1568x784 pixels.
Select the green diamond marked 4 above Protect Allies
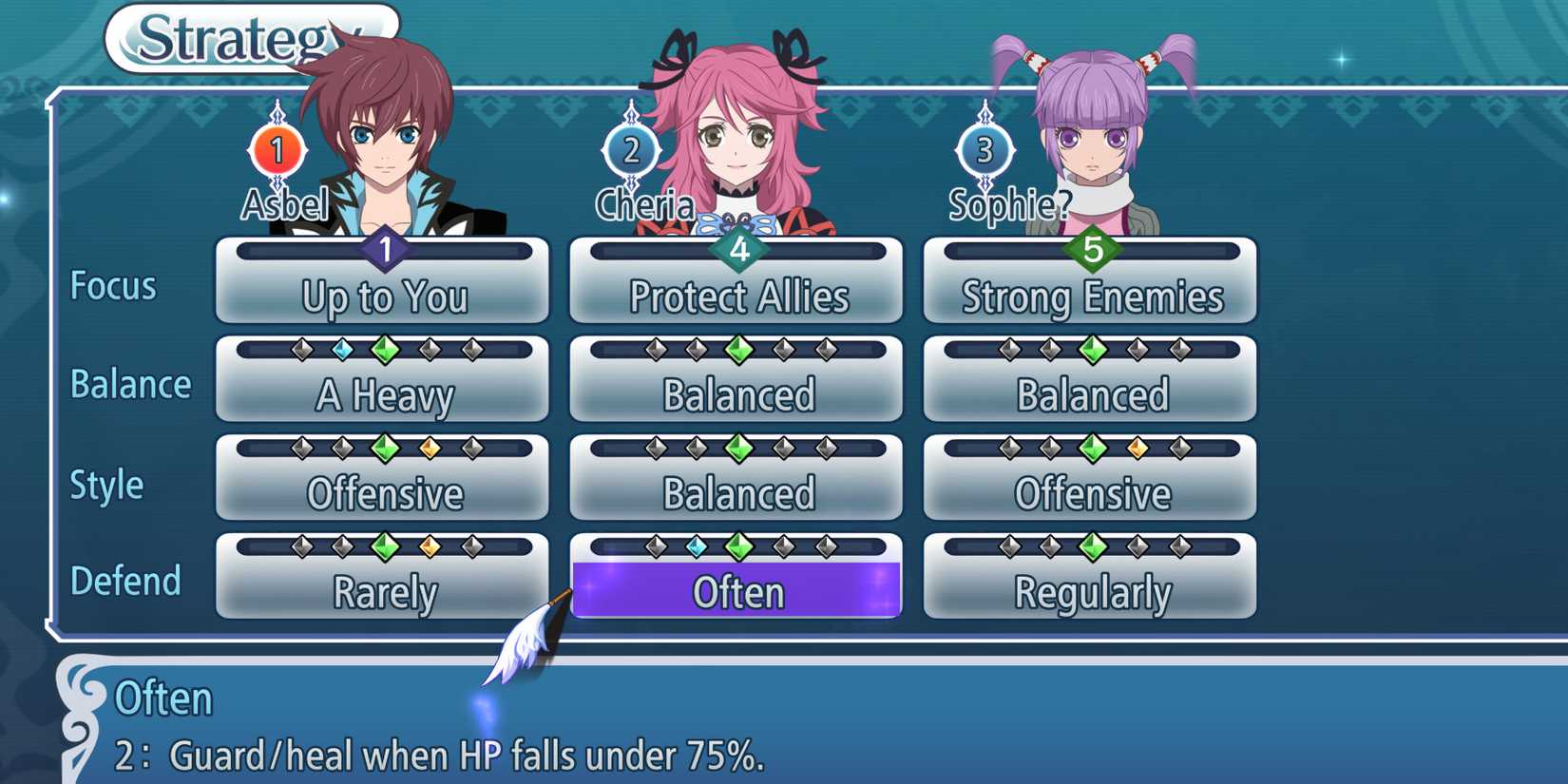coord(739,246)
